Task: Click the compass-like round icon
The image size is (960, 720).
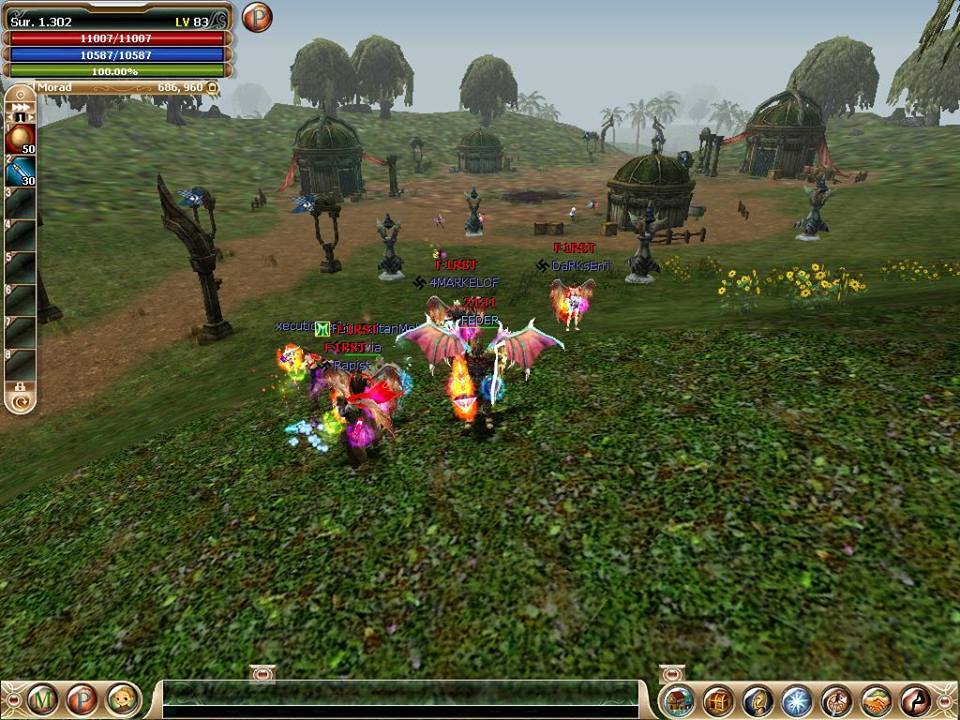Action: pyautogui.click(x=836, y=700)
